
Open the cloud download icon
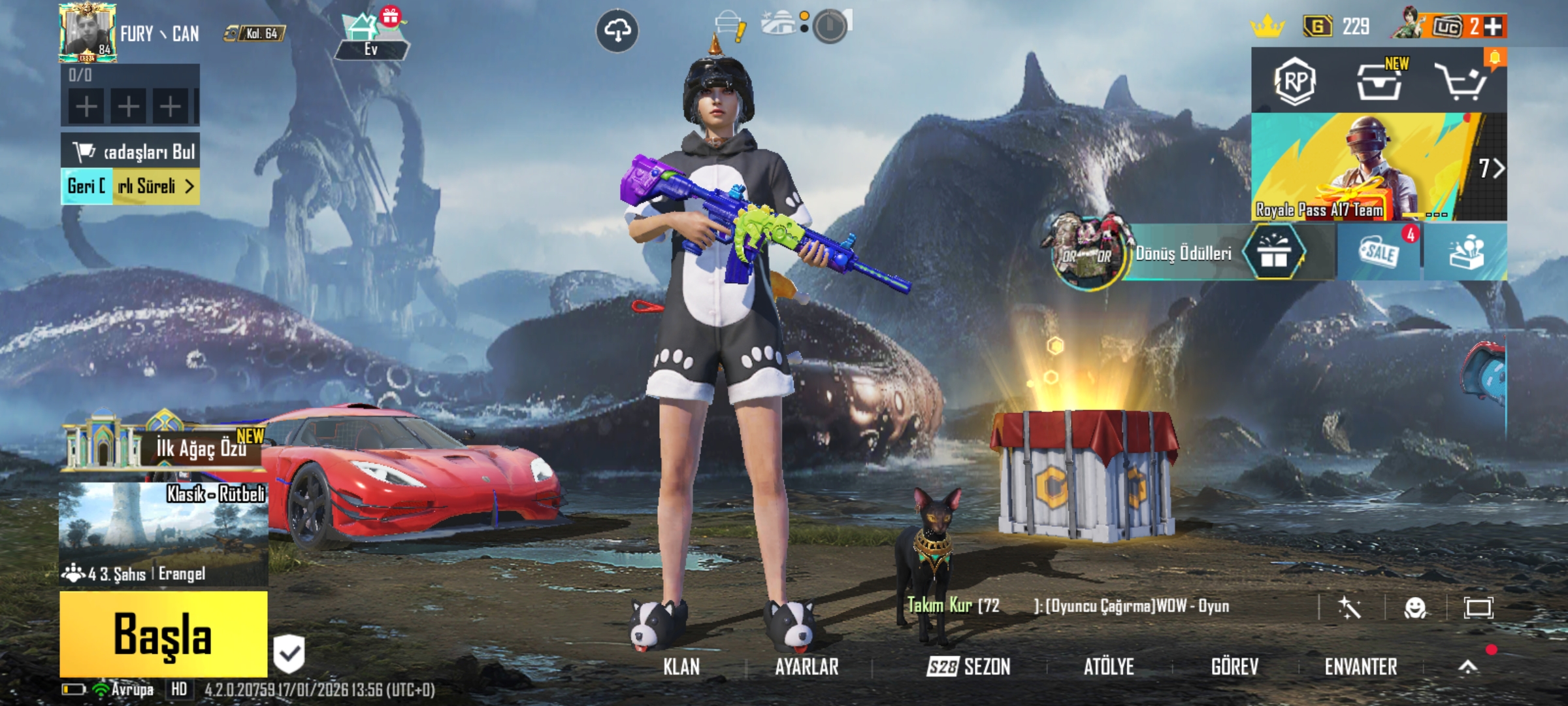click(617, 30)
